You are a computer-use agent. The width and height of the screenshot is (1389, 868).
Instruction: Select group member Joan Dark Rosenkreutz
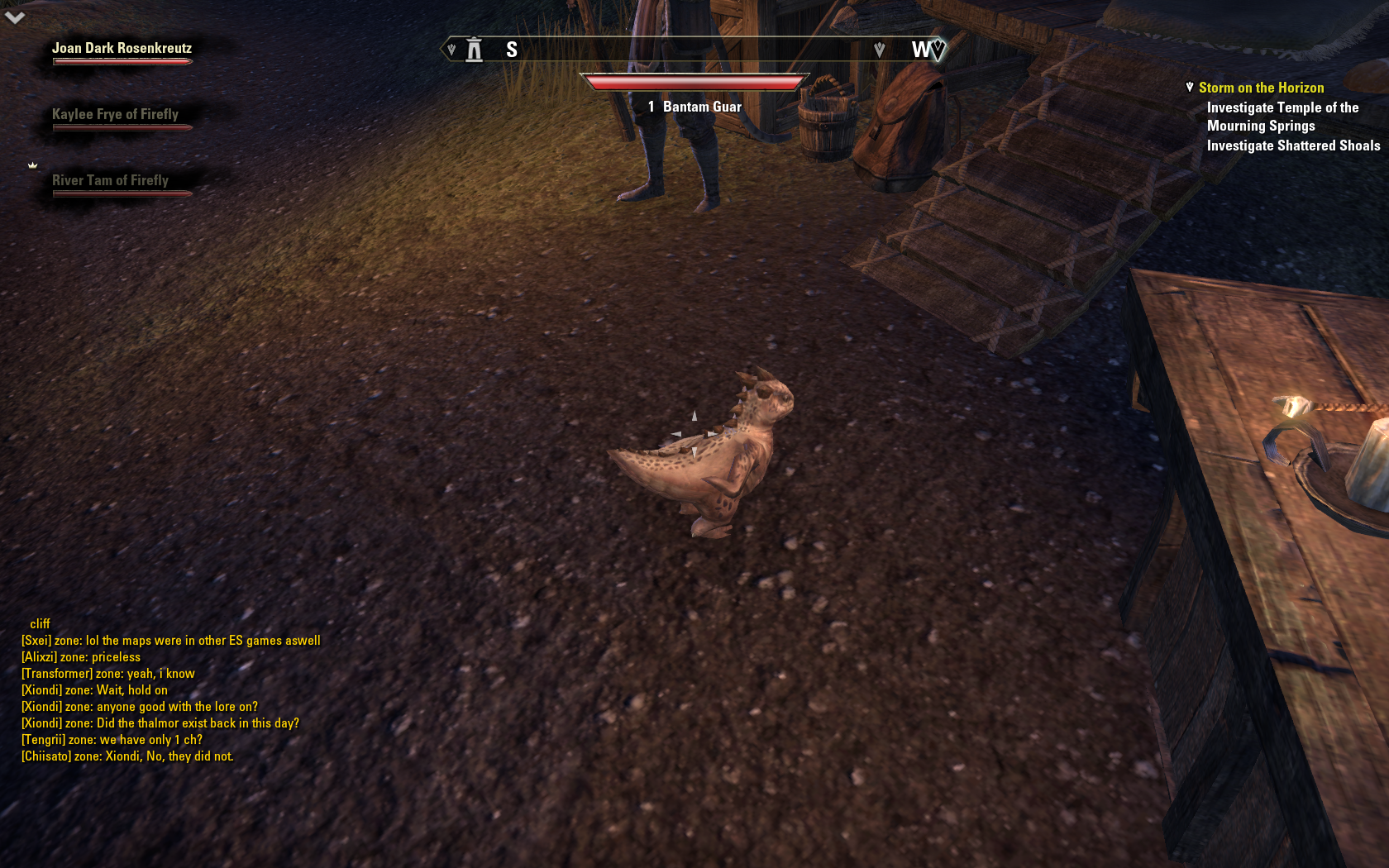[x=122, y=49]
